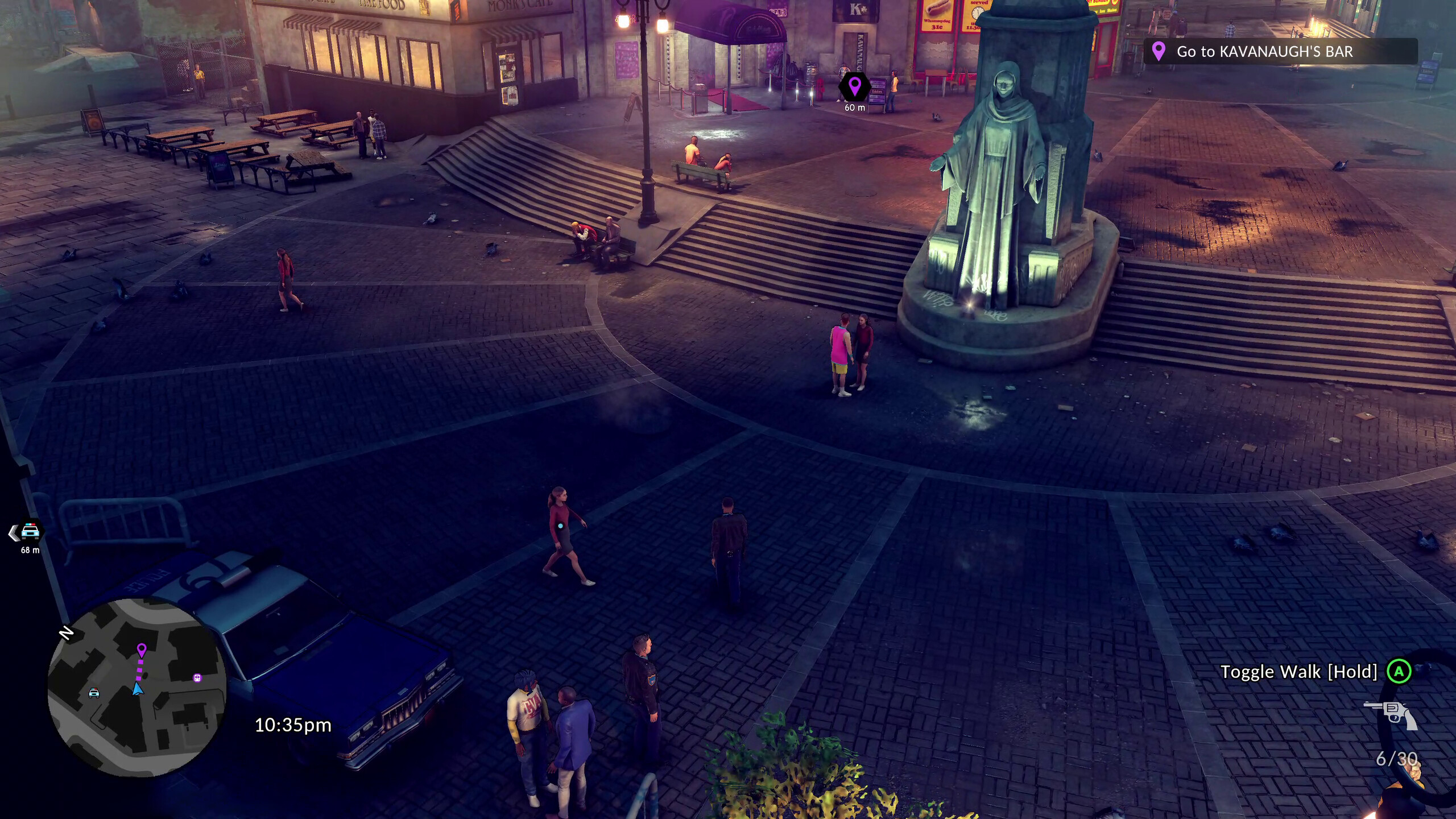This screenshot has width=1456, height=819.
Task: Select the purple square marker on the minimap
Action: pyautogui.click(x=197, y=678)
